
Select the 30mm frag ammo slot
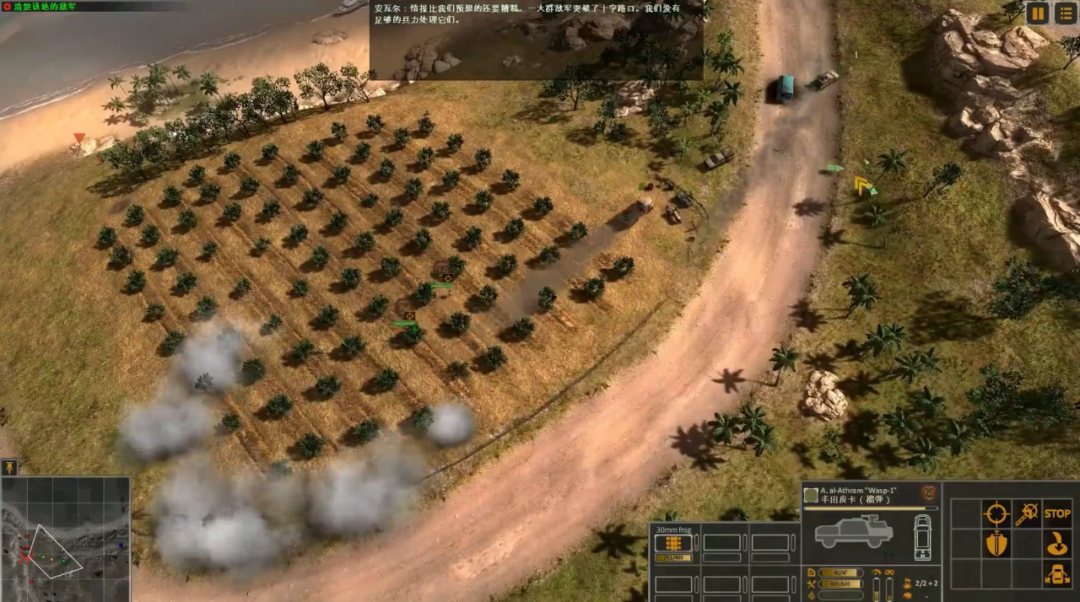tap(674, 543)
